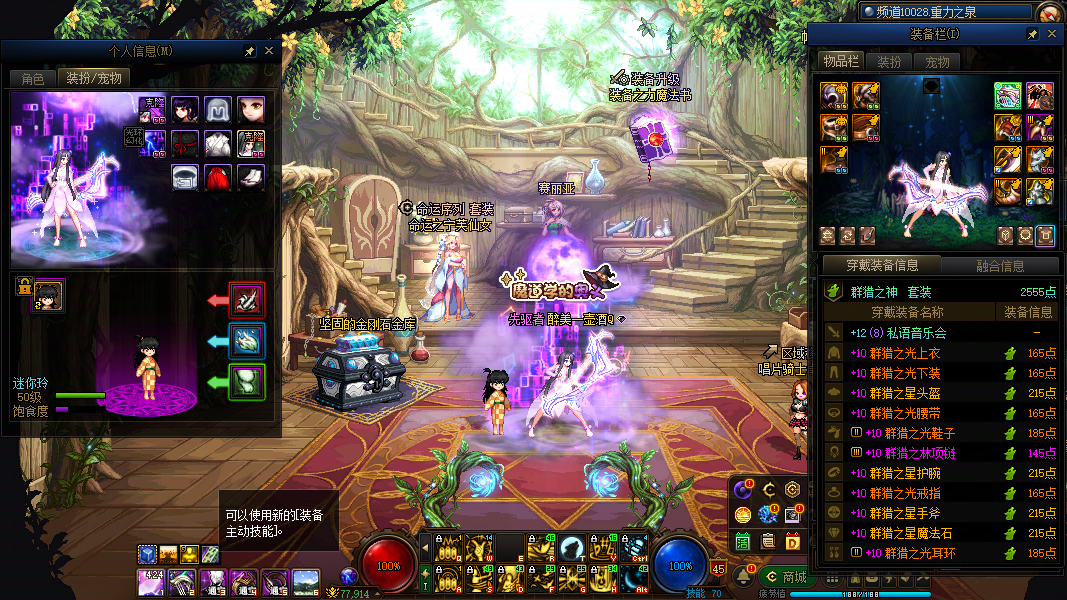This screenshot has height=600, width=1067.
Task: Close the 个人信息 character info window
Action: point(269,51)
